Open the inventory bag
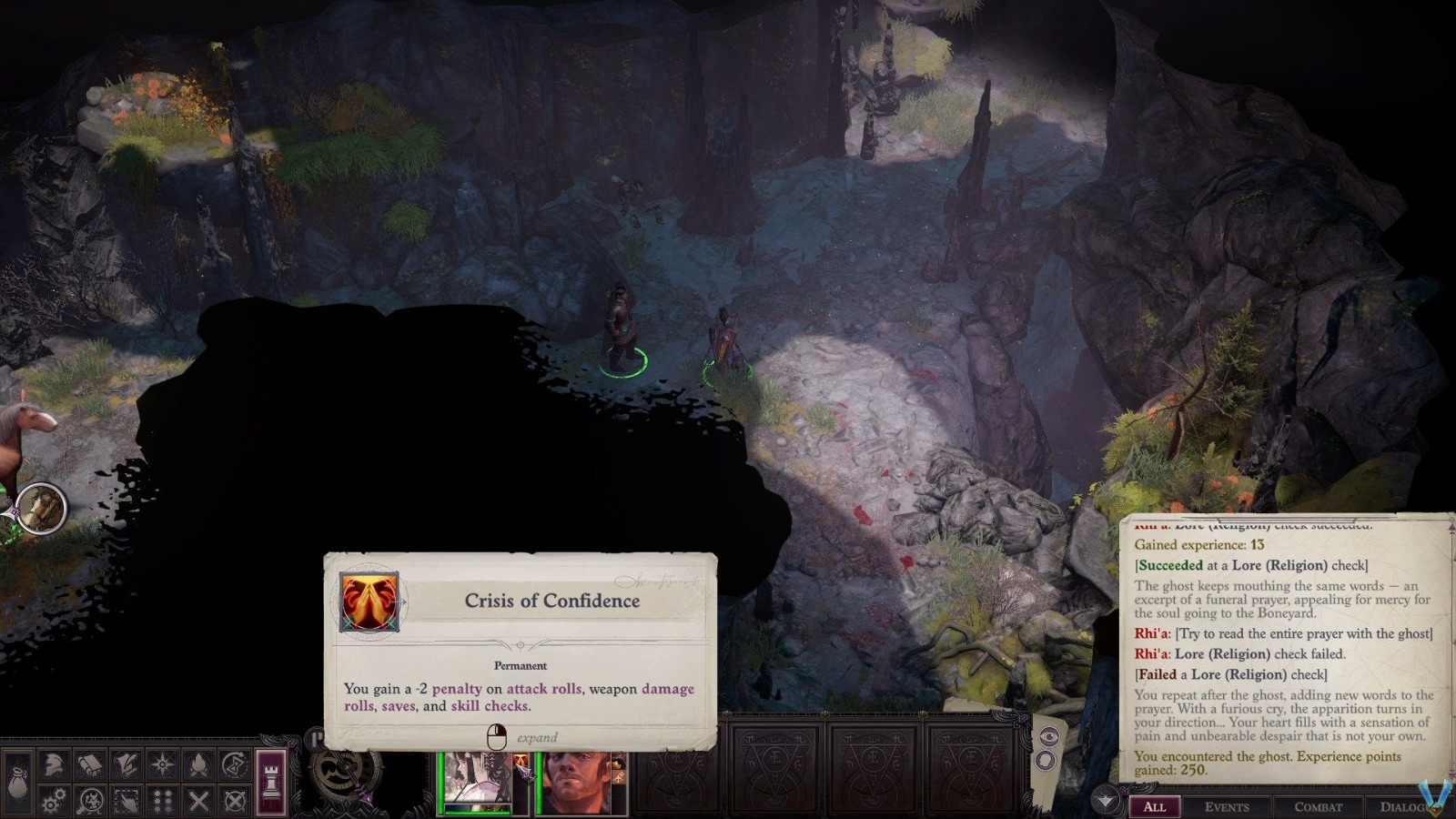 pos(18,780)
